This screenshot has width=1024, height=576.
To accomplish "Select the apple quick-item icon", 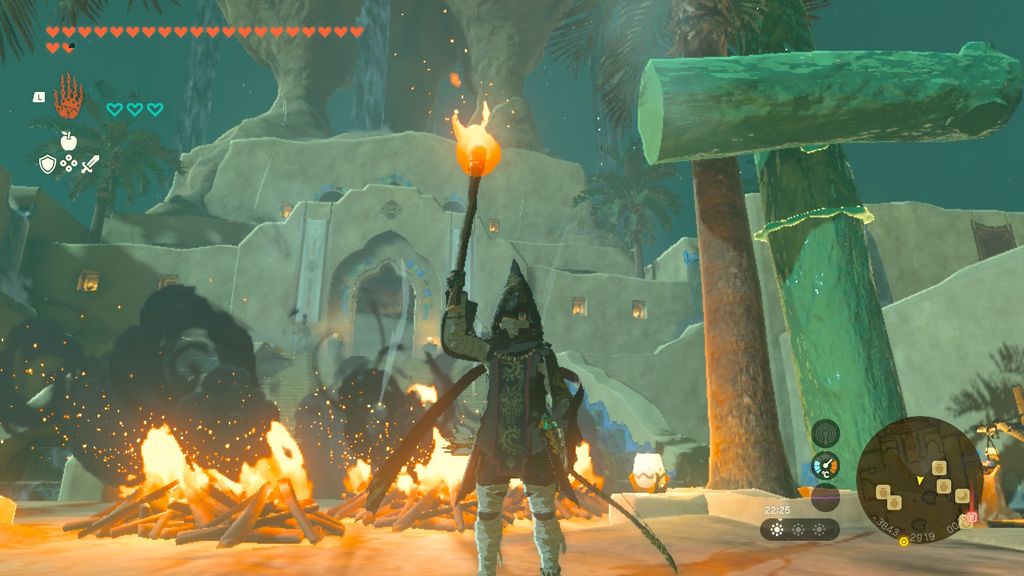I will [x=68, y=141].
